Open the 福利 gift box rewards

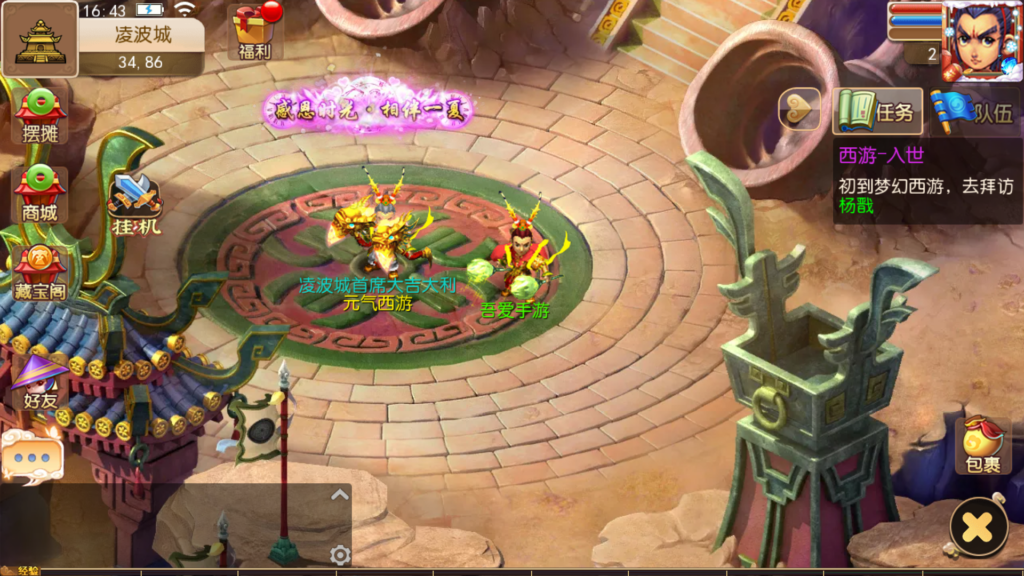[x=254, y=30]
